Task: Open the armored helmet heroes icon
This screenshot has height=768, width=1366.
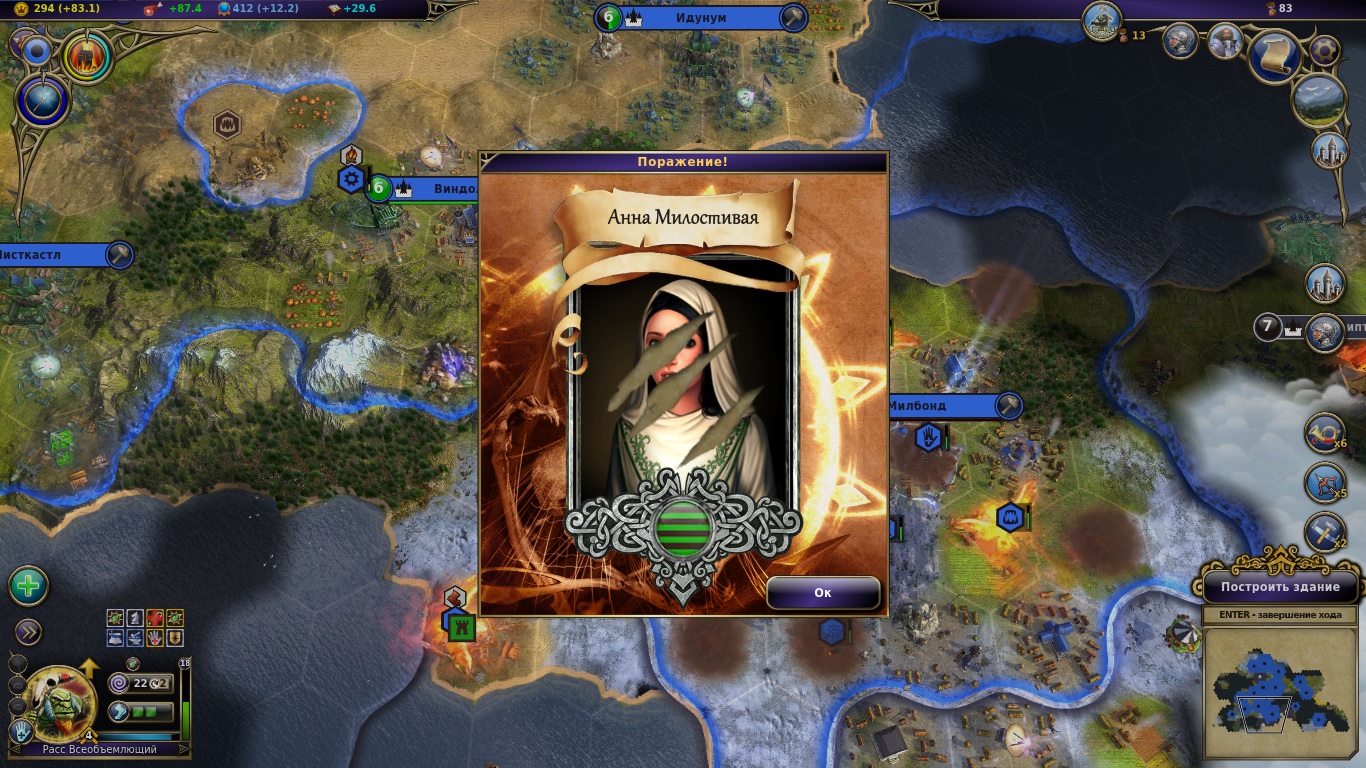Action: (x=1181, y=41)
